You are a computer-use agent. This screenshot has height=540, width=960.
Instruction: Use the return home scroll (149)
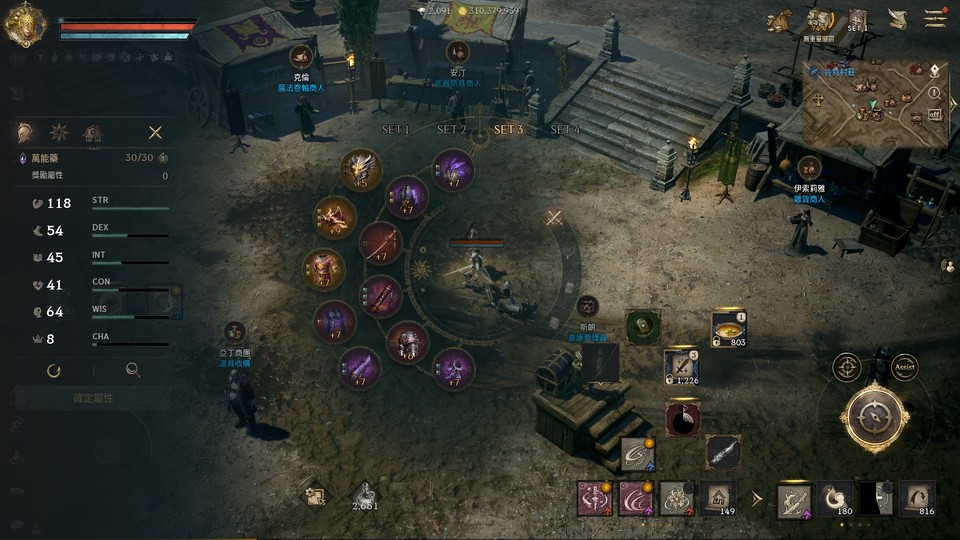(x=716, y=496)
